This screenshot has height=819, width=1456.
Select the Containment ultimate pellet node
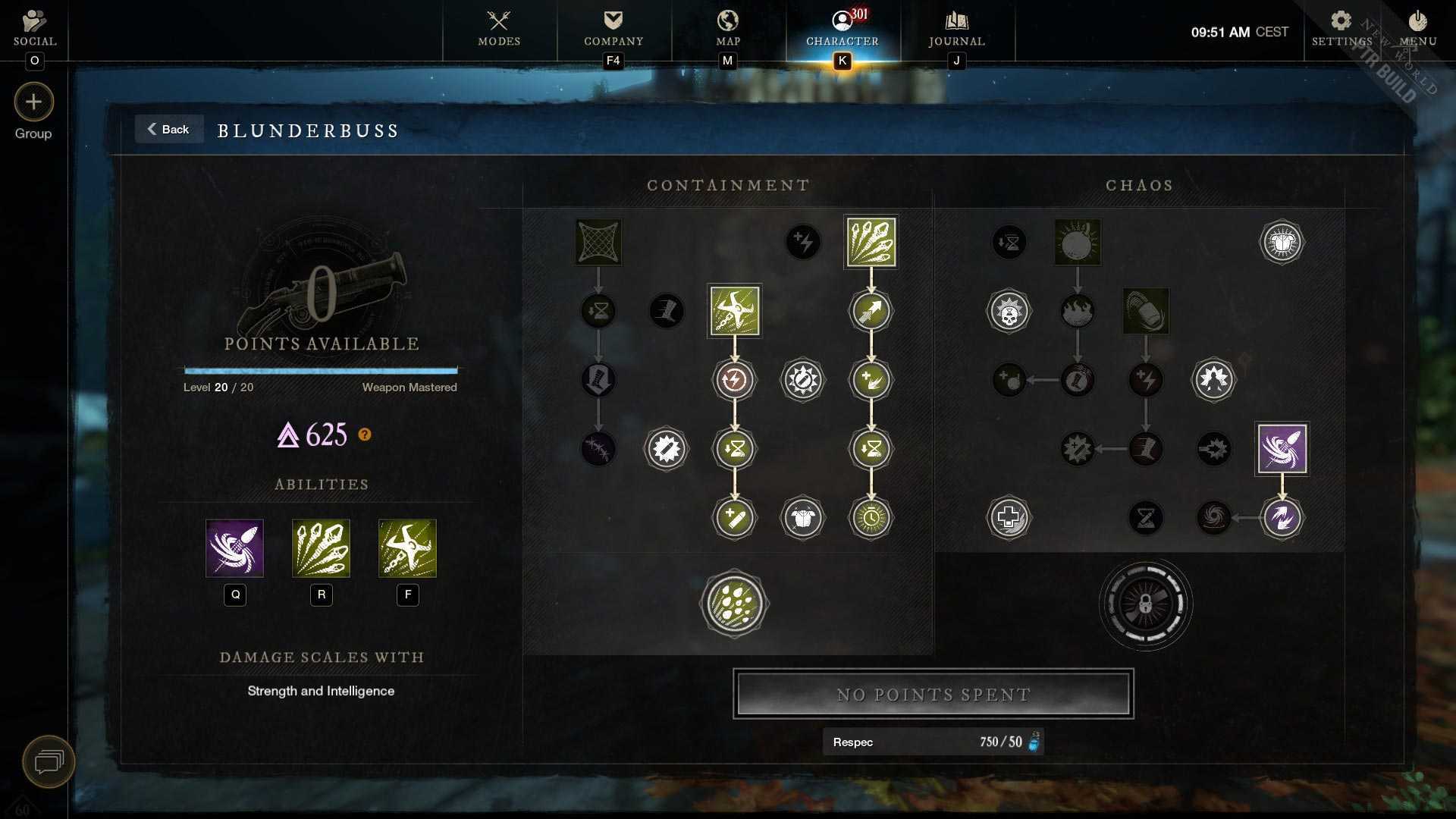pyautogui.click(x=734, y=604)
